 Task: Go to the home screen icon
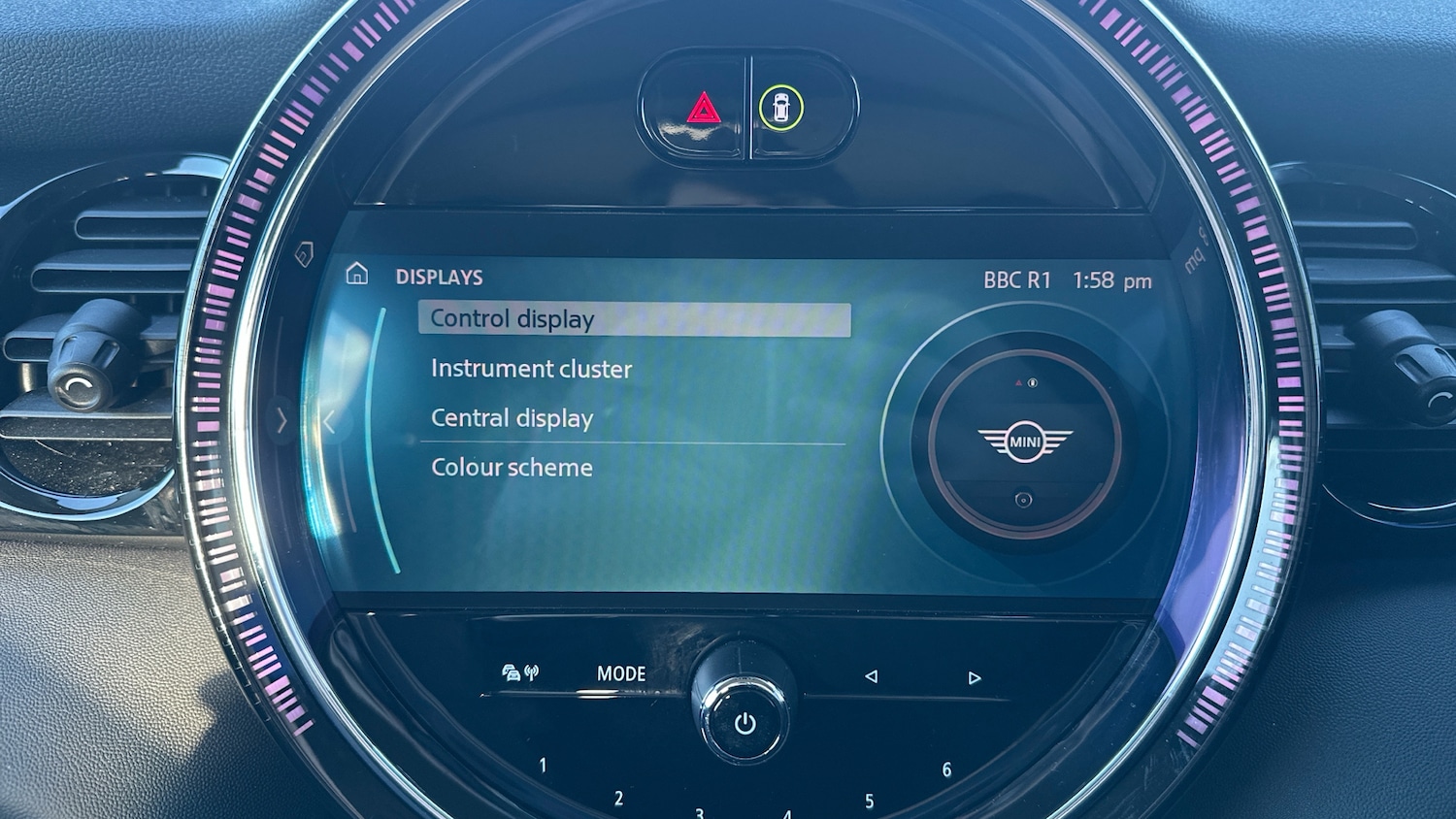tap(357, 275)
